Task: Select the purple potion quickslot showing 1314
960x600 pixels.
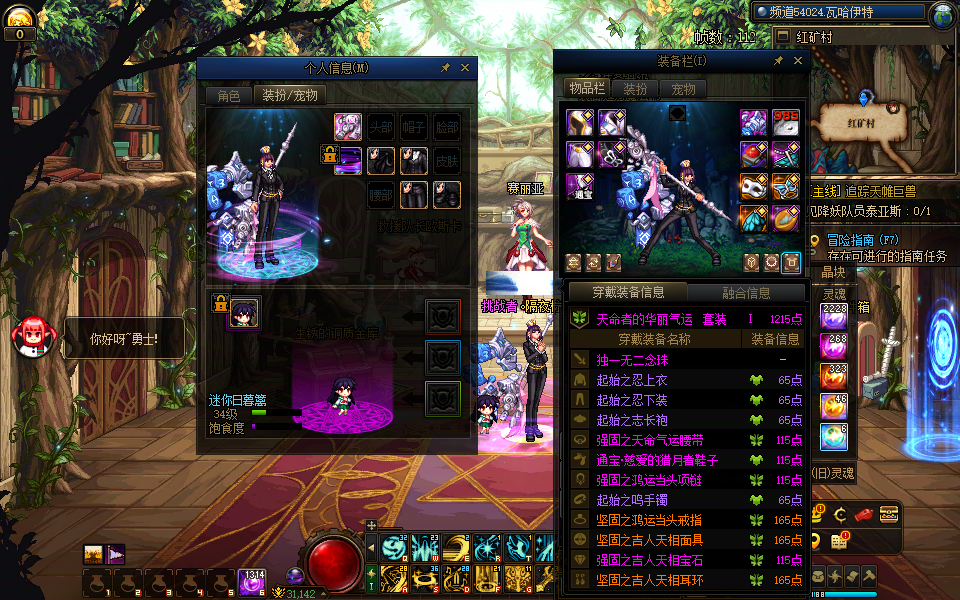Action: pos(251,582)
